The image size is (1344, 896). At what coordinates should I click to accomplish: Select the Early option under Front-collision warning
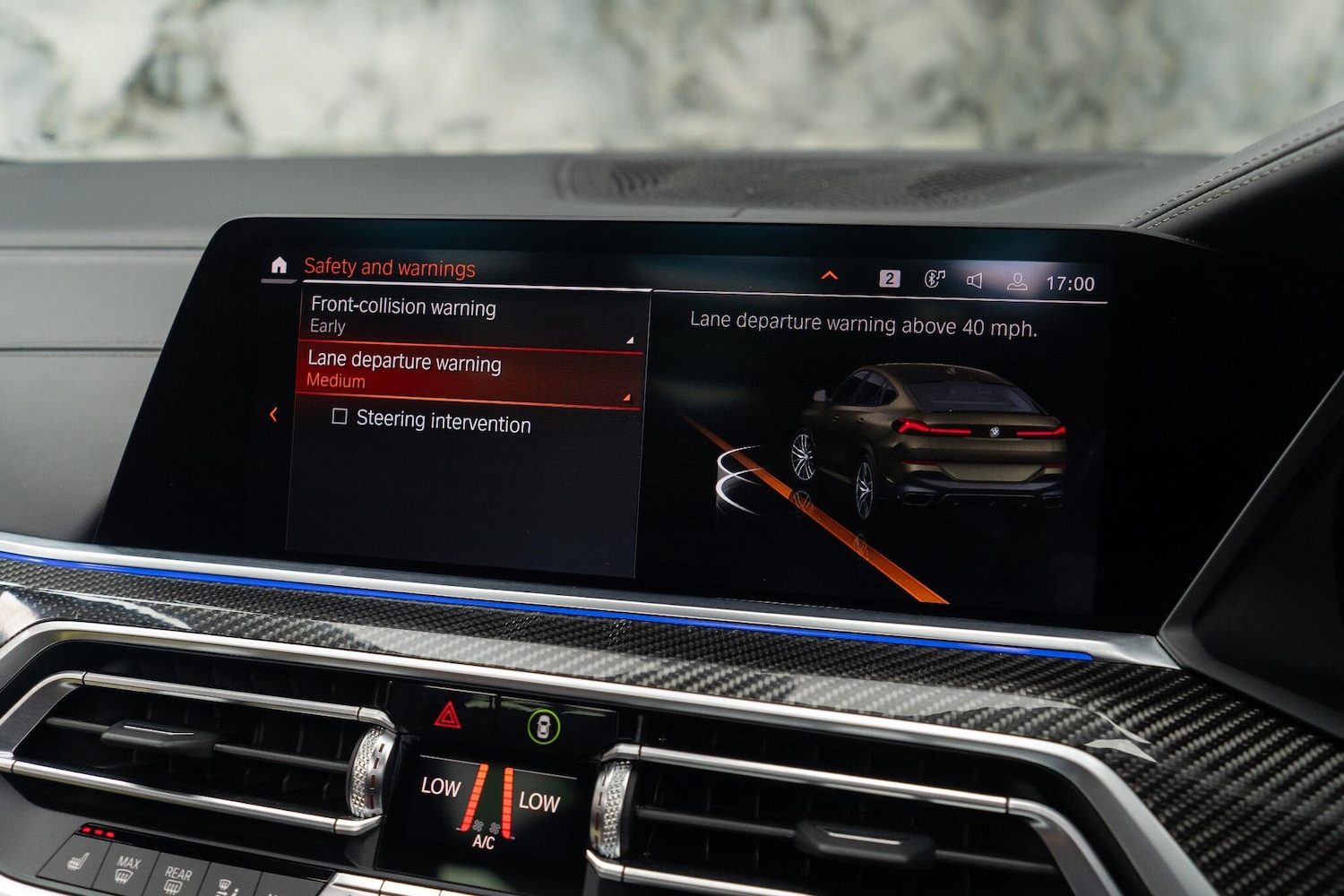[326, 326]
